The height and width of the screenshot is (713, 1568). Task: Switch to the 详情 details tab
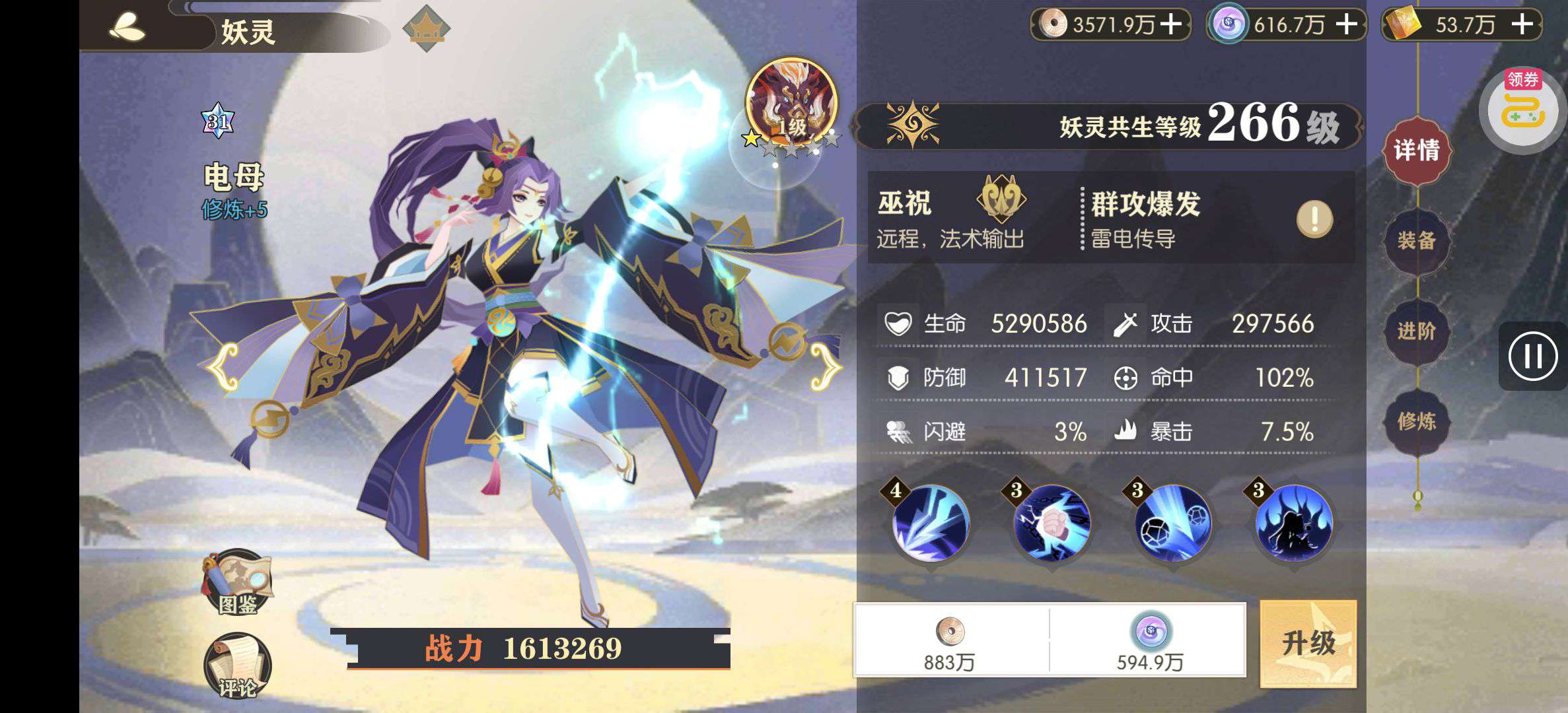[1416, 151]
